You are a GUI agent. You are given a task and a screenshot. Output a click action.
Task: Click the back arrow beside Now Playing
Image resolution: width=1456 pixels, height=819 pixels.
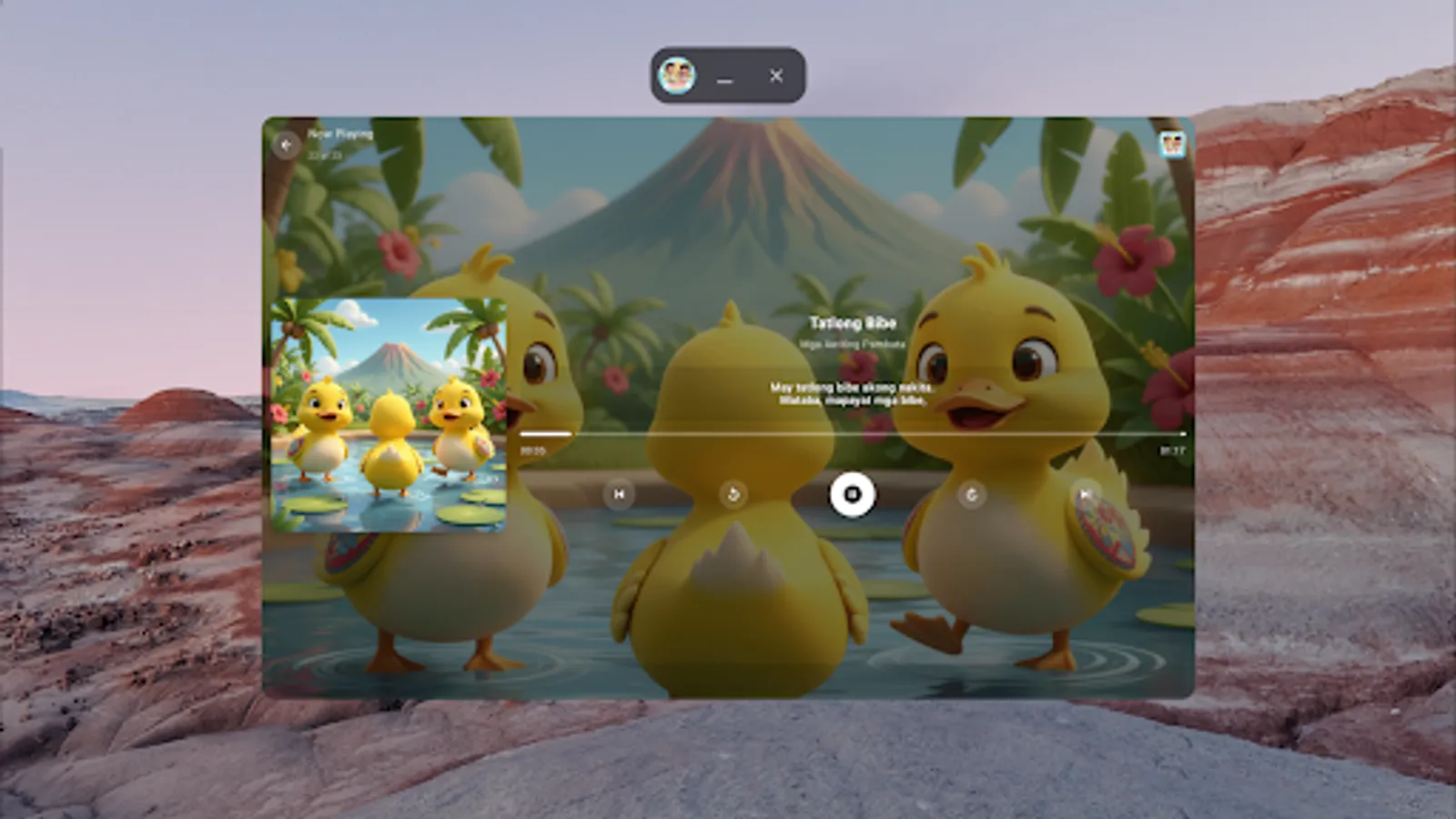point(288,144)
